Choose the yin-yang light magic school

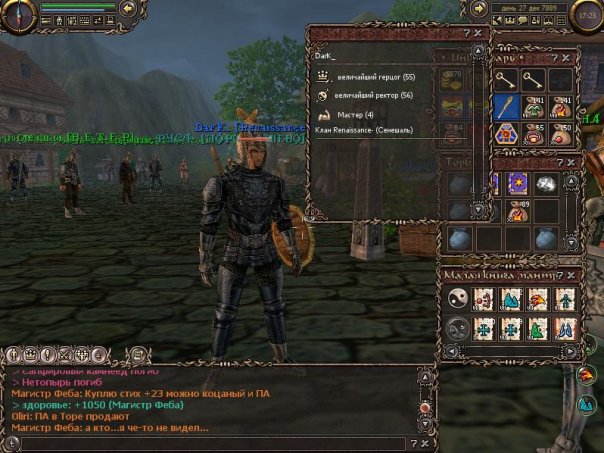tap(457, 299)
